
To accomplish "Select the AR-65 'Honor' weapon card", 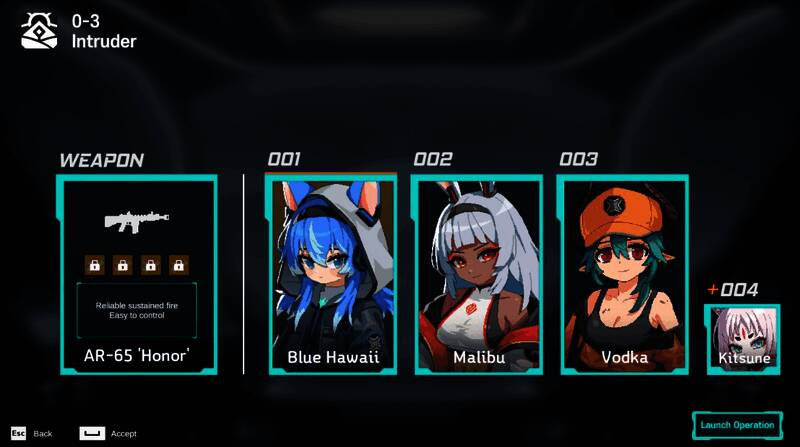I will tap(137, 275).
